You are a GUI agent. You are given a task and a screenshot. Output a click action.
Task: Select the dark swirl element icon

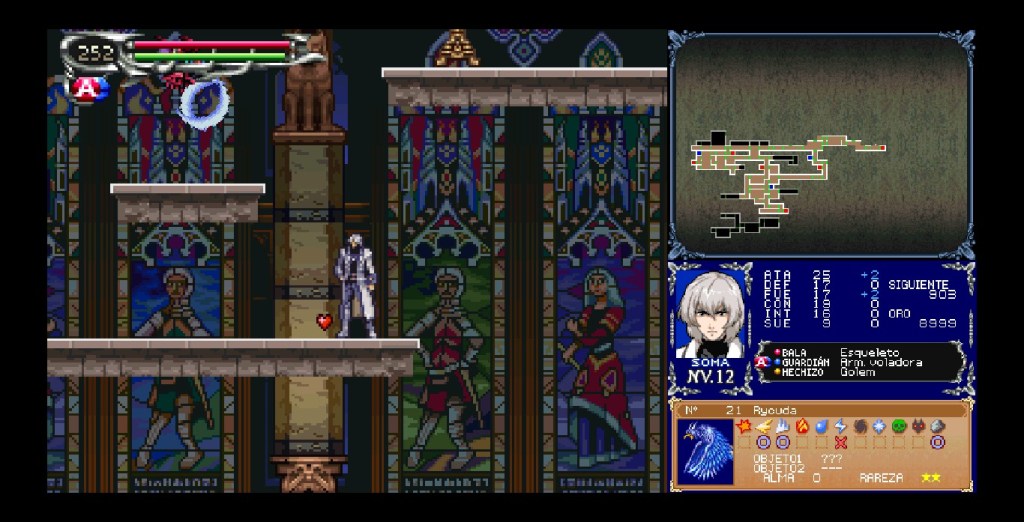coord(859,426)
